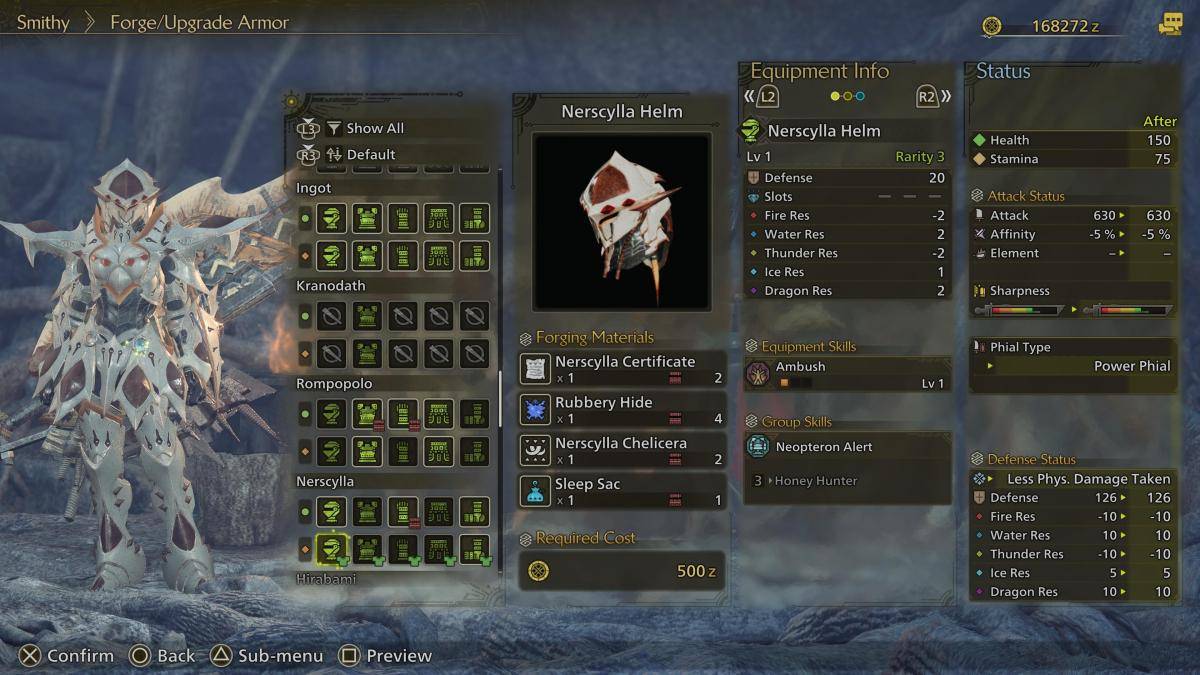Select the Nerscylla Certificate material row
This screenshot has width=1200, height=675.
622,369
